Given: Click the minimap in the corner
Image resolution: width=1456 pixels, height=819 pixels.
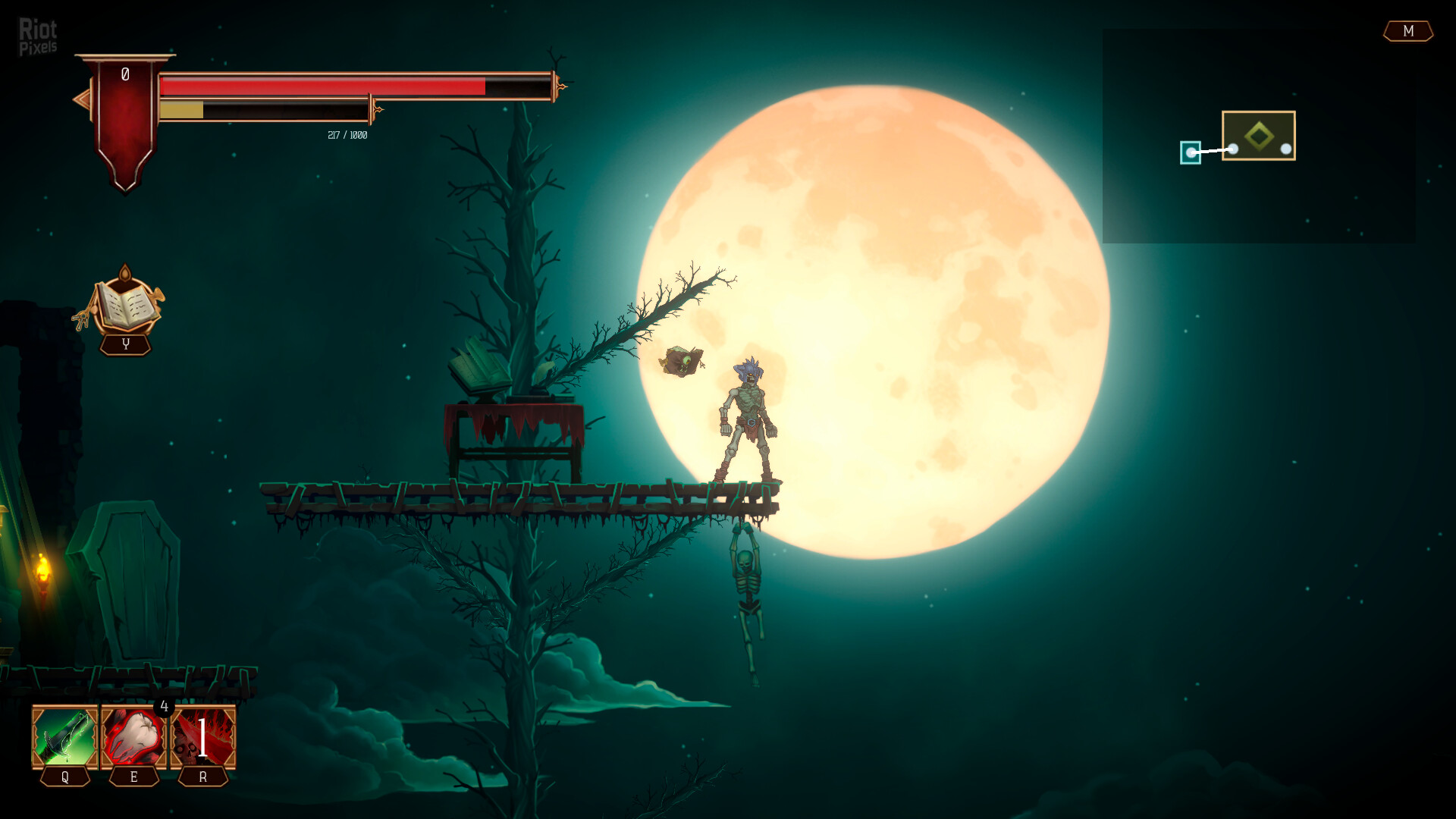Looking at the screenshot, I should pos(1258,136).
